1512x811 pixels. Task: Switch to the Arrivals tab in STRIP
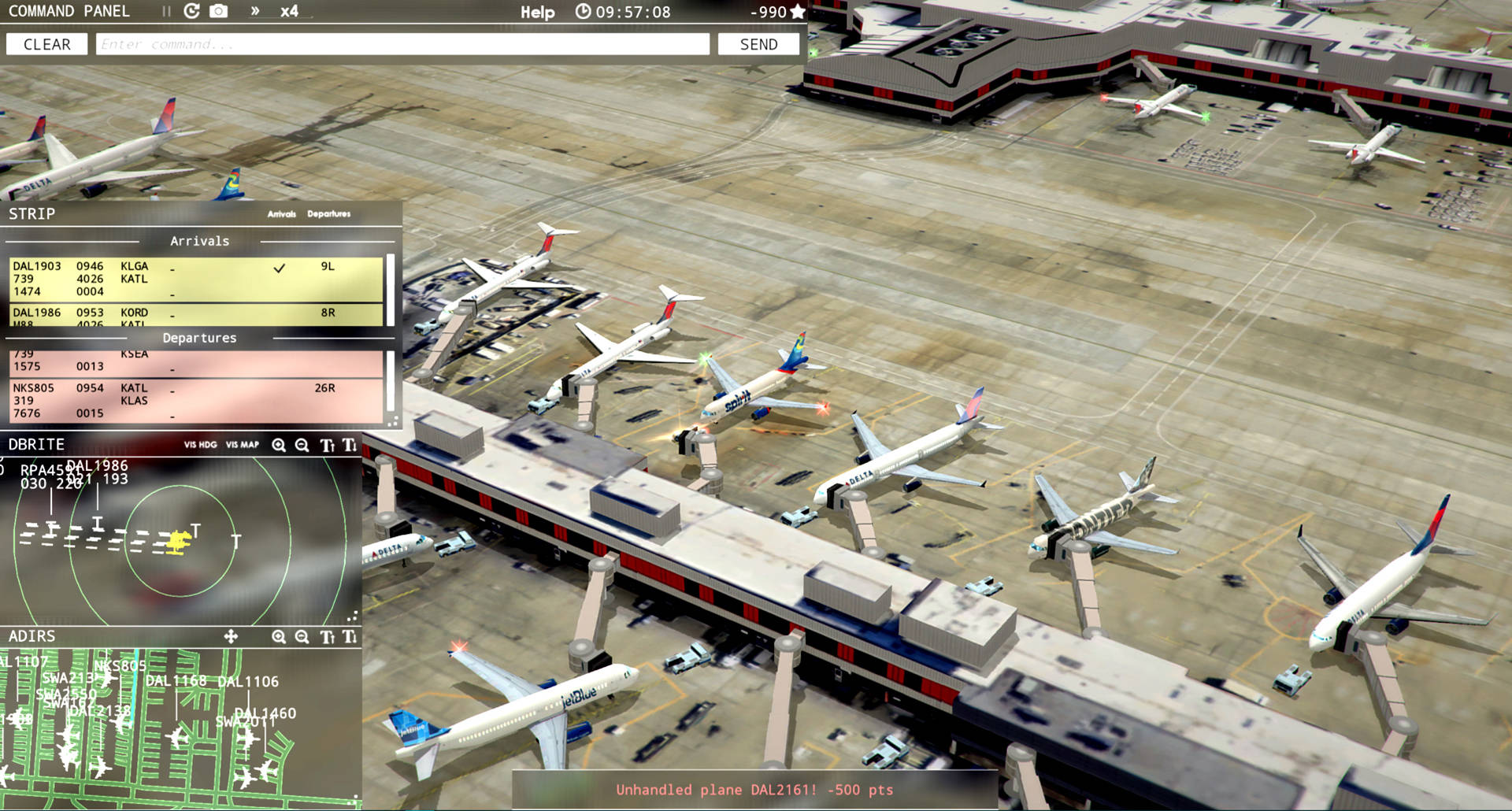click(282, 213)
